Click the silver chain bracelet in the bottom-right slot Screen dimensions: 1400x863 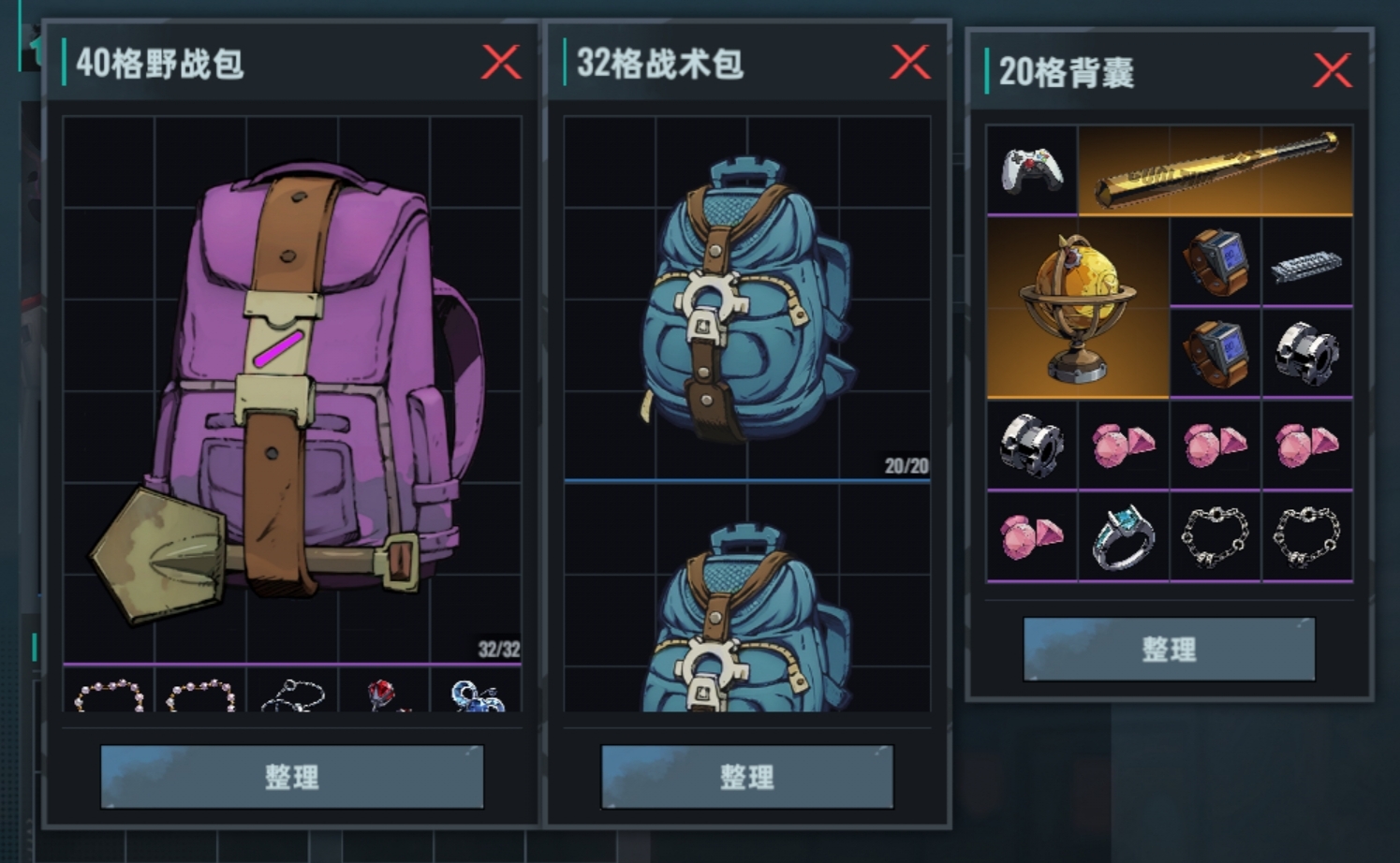1307,535
